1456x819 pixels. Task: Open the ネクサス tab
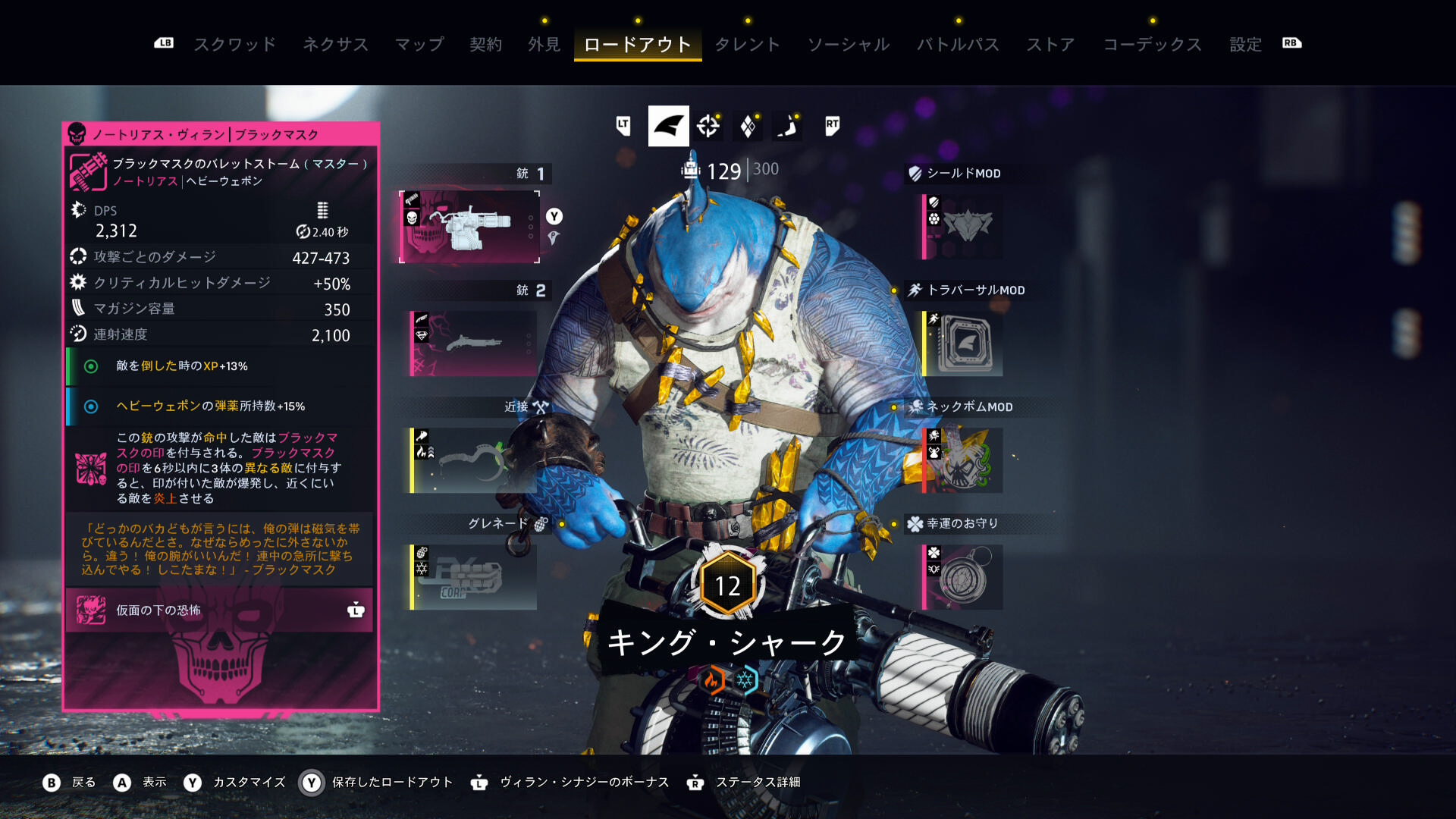click(335, 44)
